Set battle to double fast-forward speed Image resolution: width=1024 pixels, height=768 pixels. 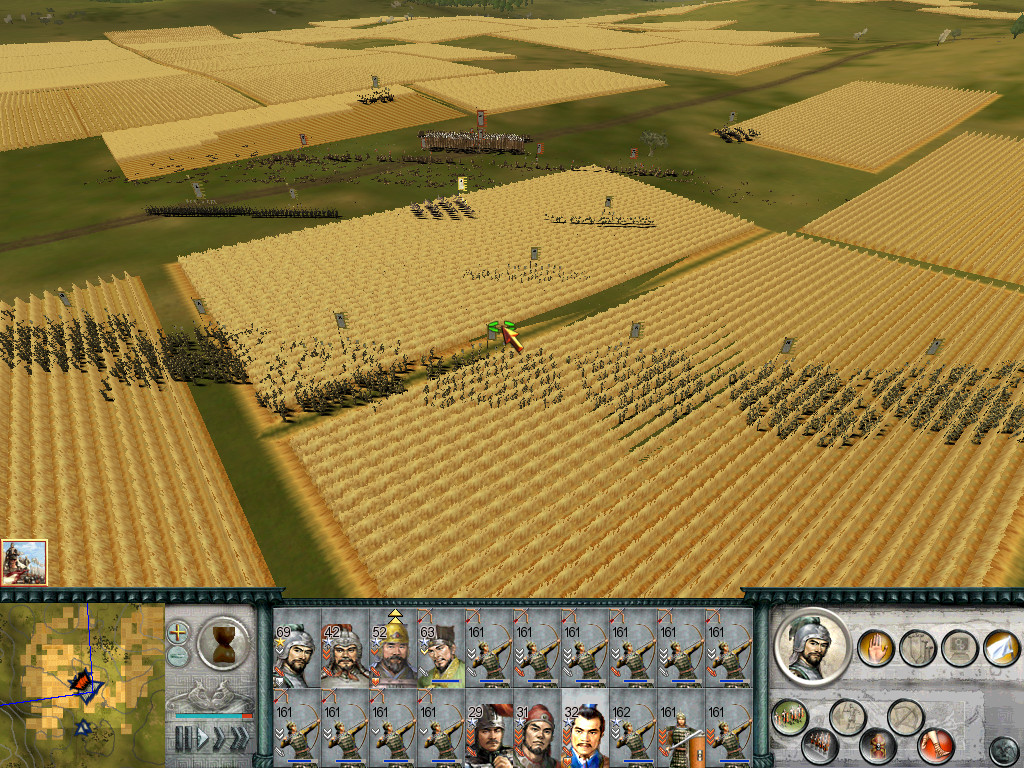218,740
